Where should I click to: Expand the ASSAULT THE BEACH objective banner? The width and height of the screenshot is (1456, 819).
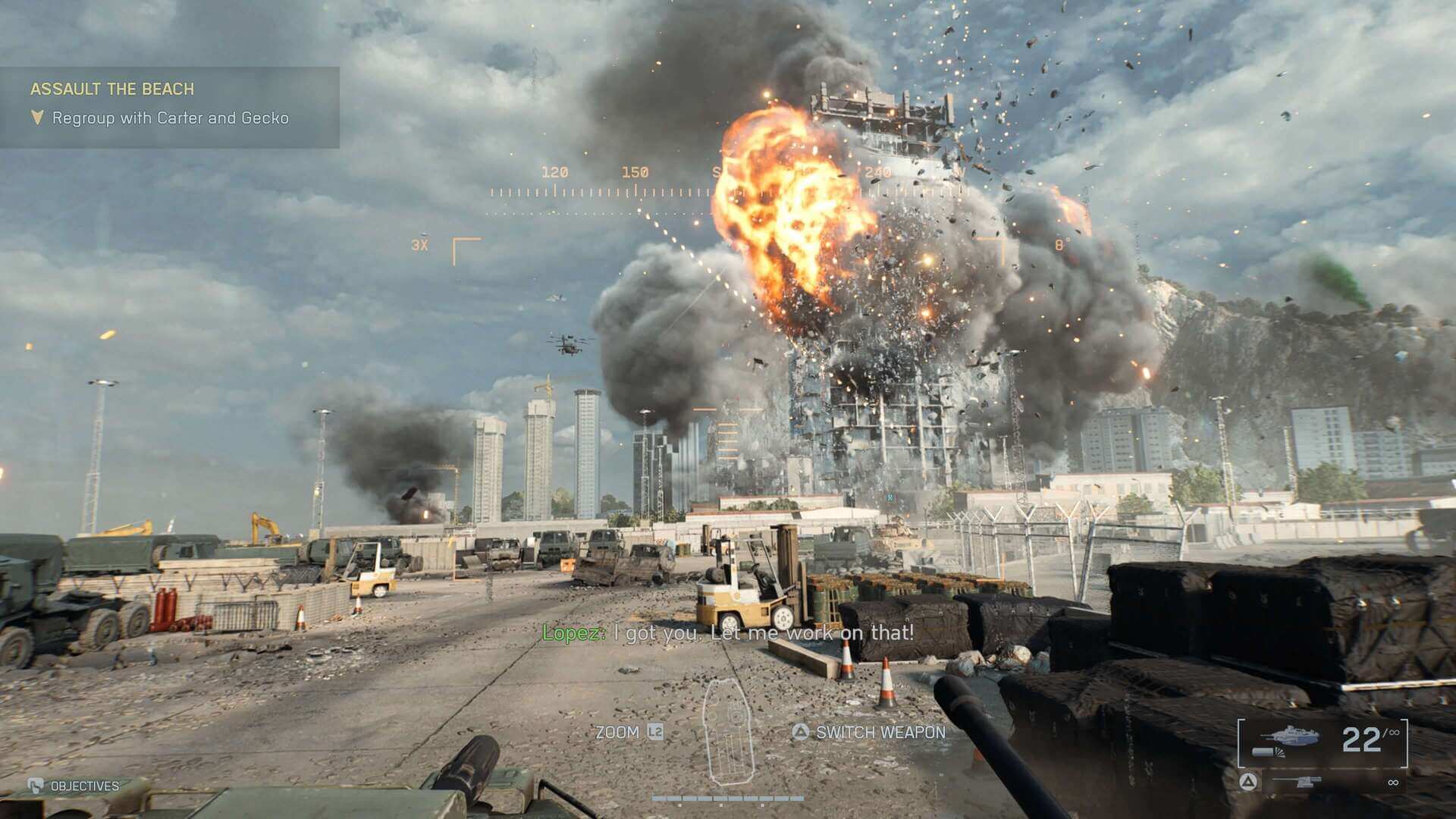[x=112, y=89]
